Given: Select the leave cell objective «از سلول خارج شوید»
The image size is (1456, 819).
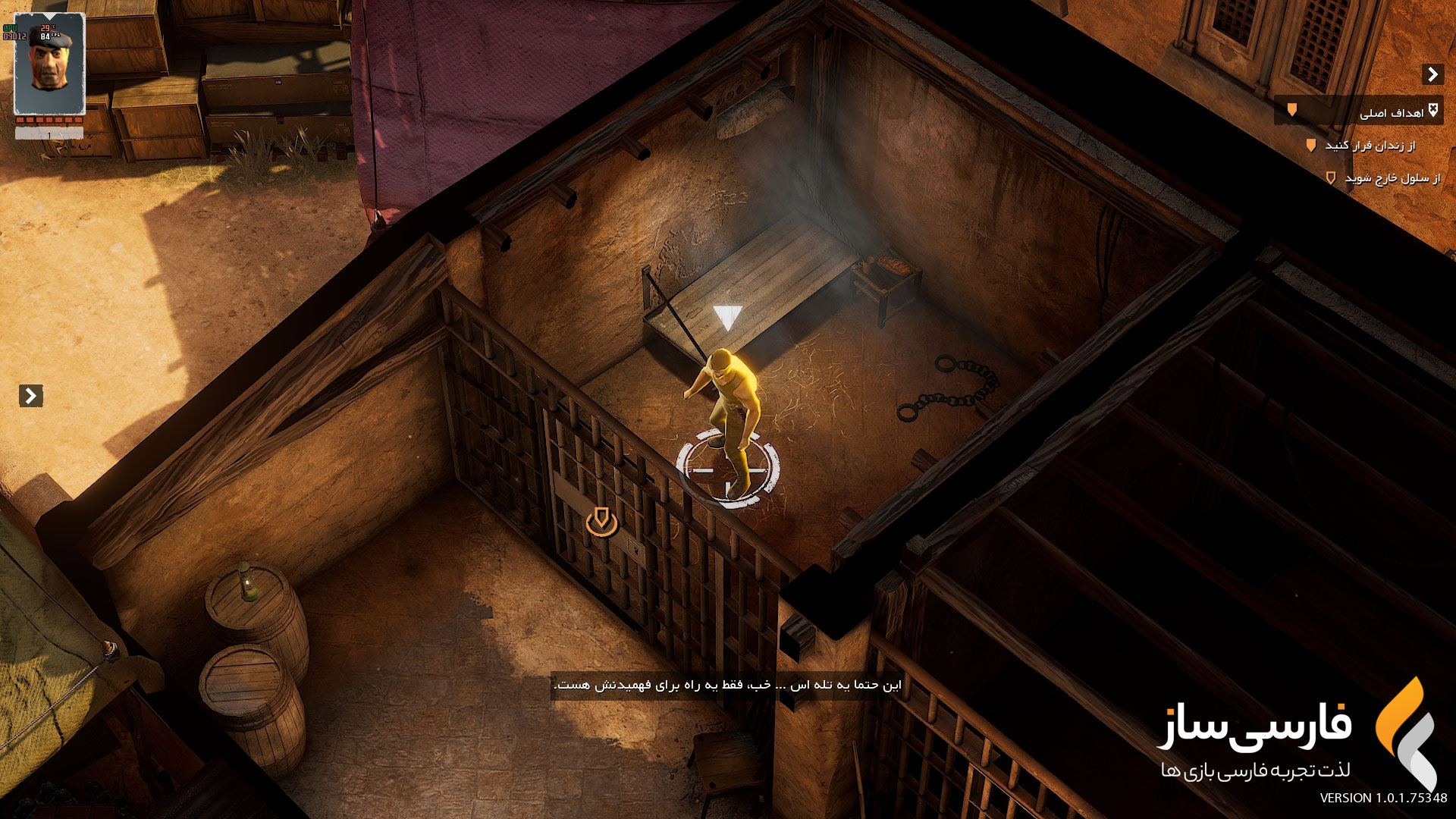Looking at the screenshot, I should pos(1392,178).
